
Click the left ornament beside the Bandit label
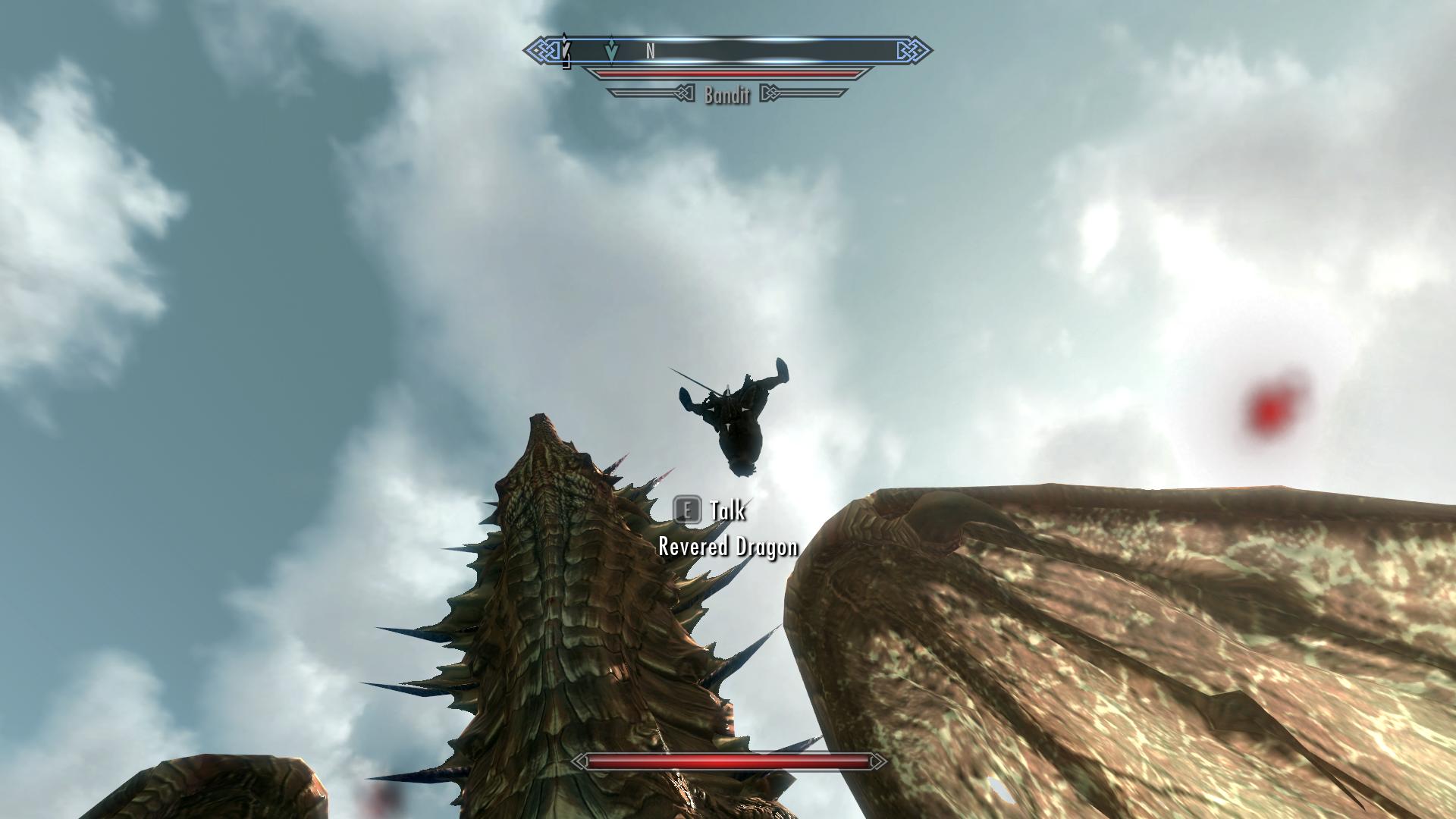click(x=685, y=93)
